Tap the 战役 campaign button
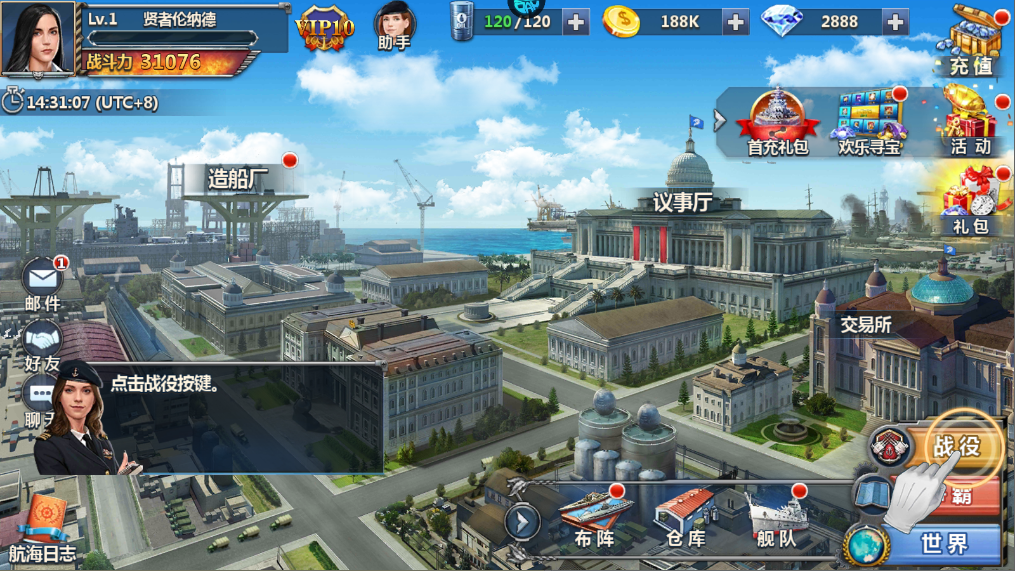Screen dimensions: 1015x571 pos(953,447)
